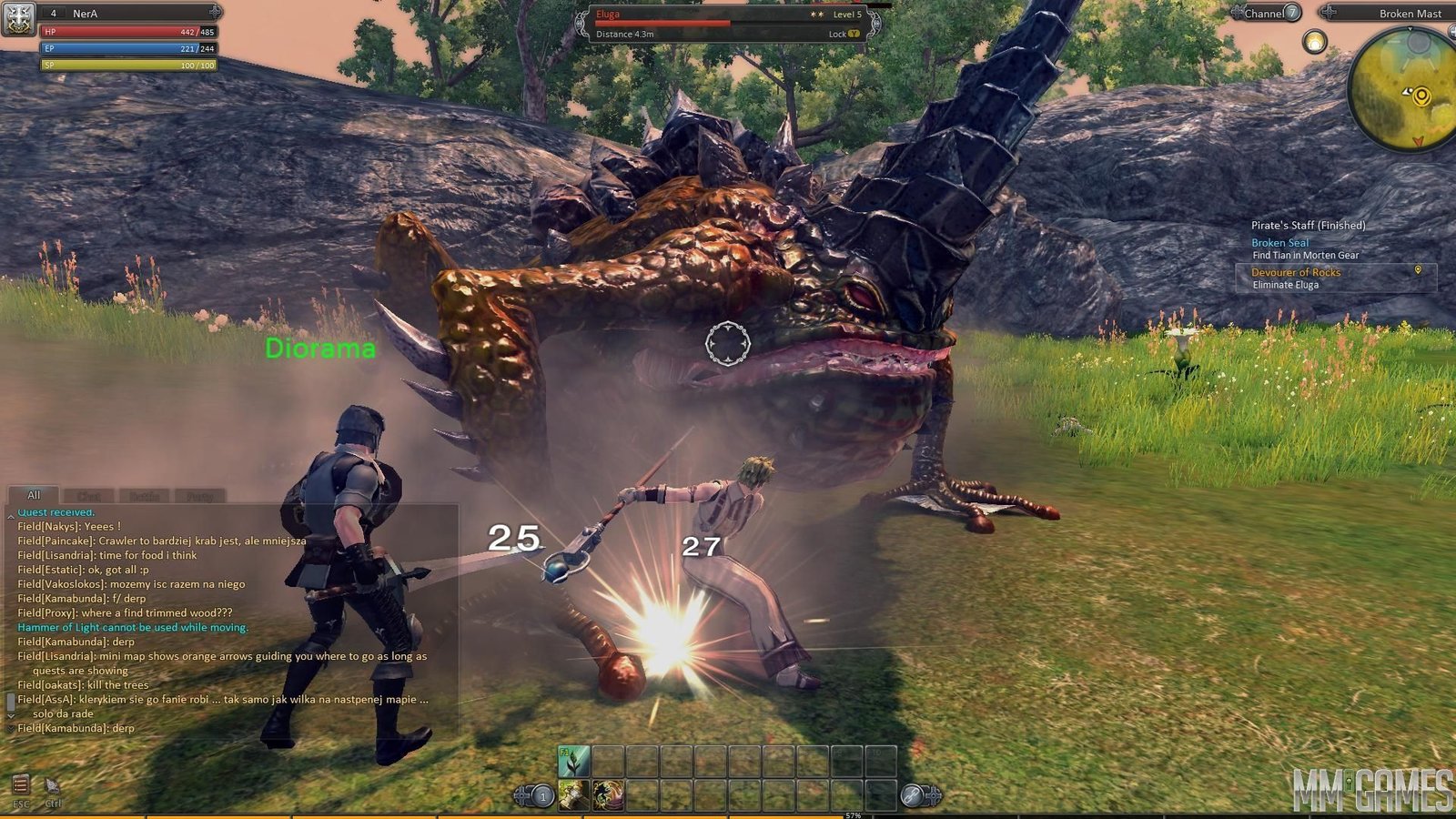Click the yellow quest marker on minimap

click(1421, 96)
